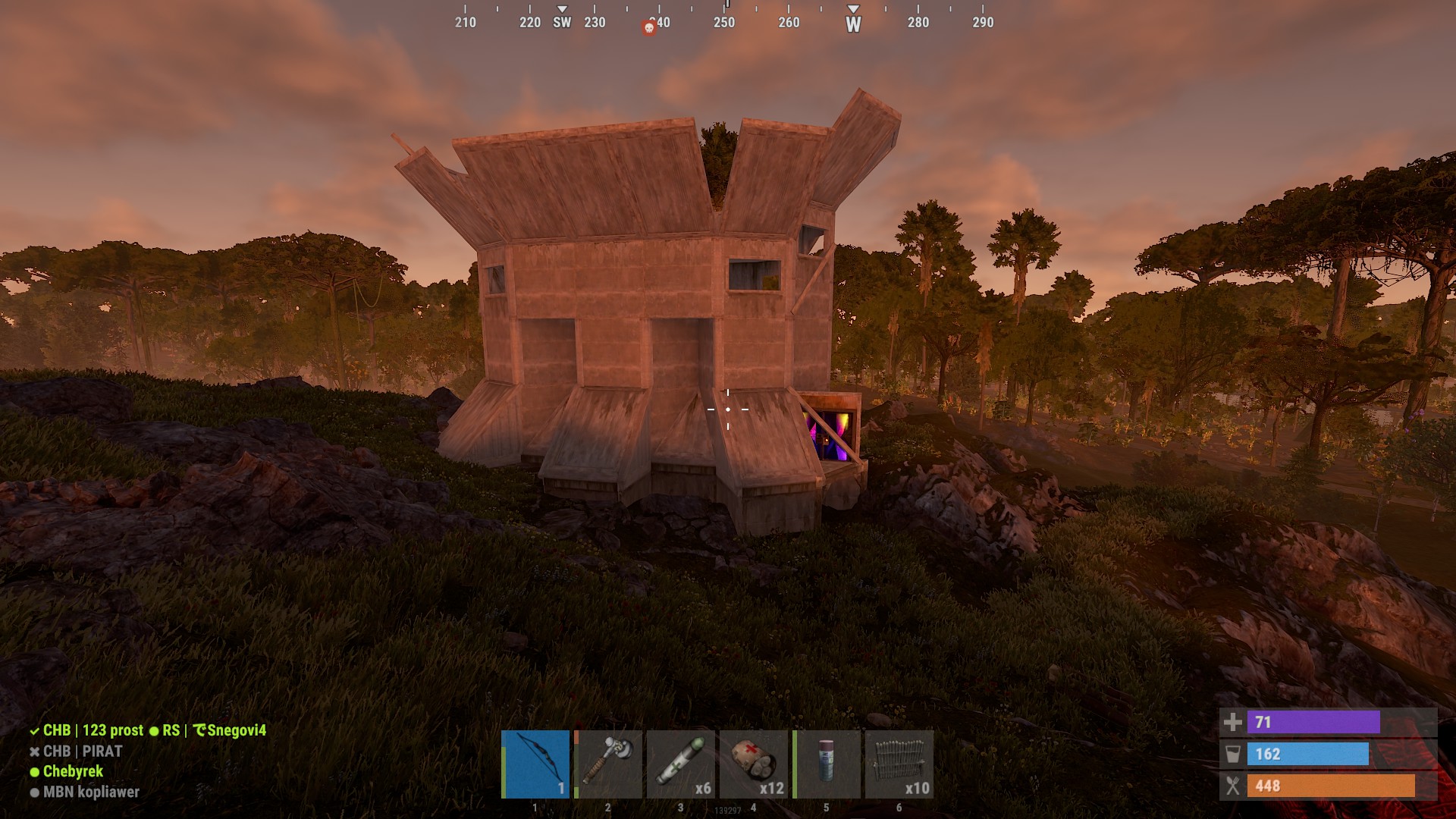
Task: Pick the spray can hotbar slot
Action: click(x=826, y=764)
